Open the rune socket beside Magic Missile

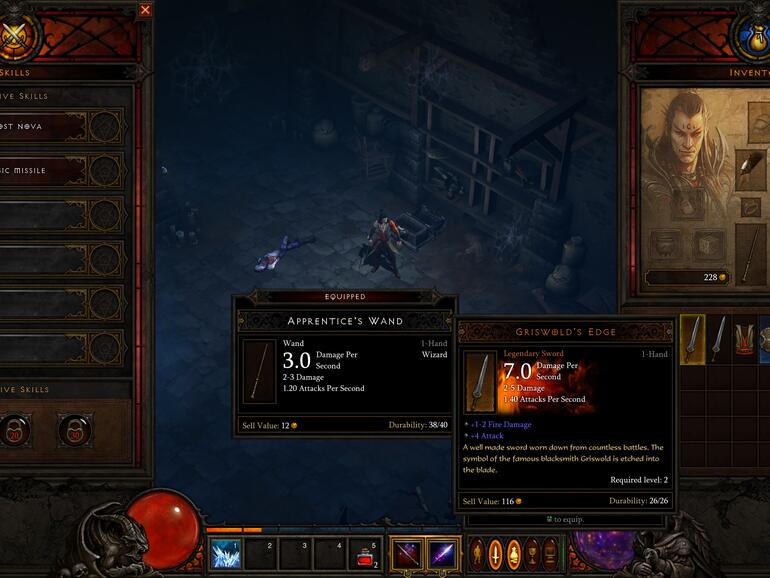(105, 171)
